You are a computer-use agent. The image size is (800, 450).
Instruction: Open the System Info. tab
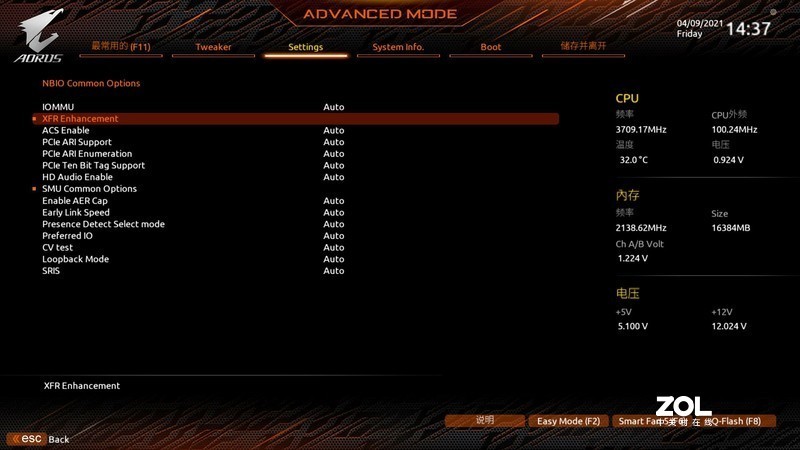coord(398,47)
